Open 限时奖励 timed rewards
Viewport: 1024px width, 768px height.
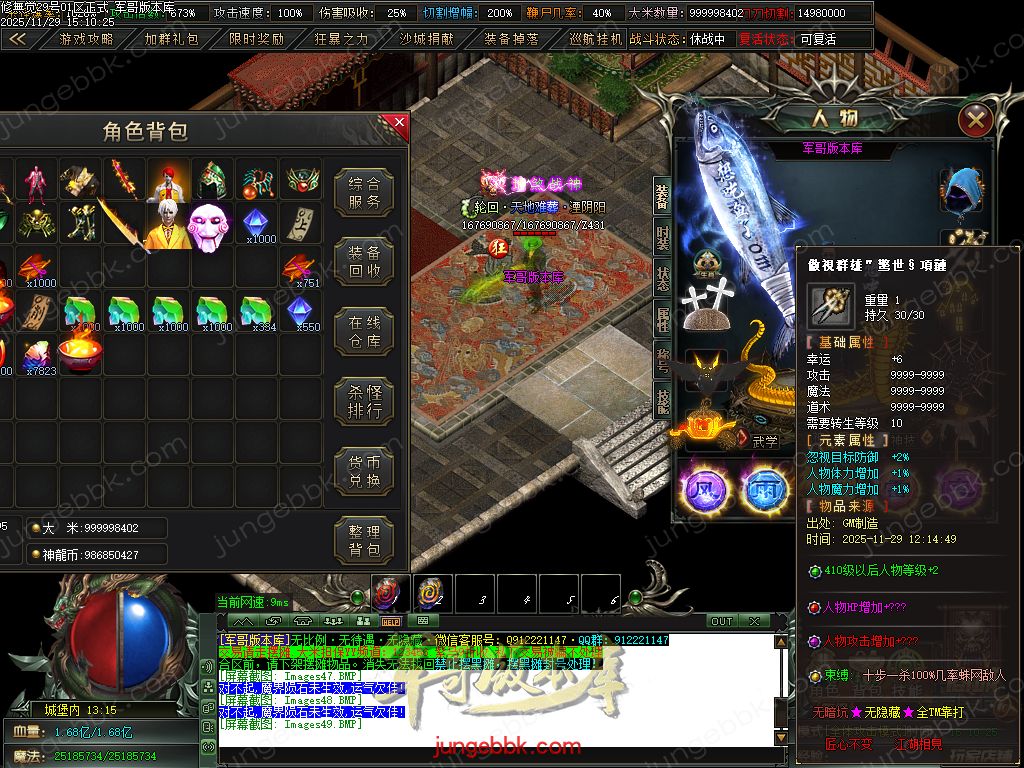pos(256,40)
